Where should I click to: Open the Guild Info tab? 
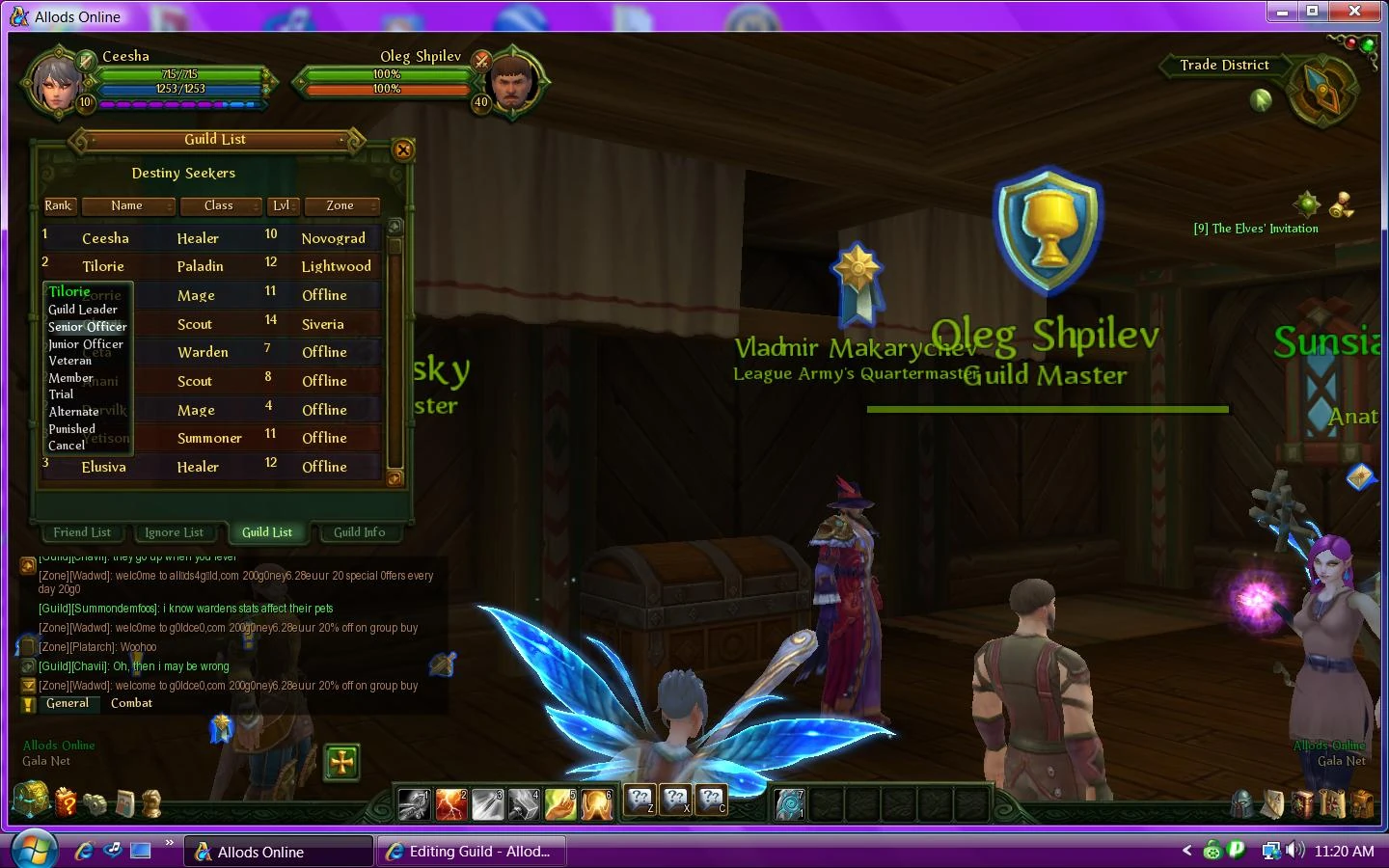[x=360, y=532]
